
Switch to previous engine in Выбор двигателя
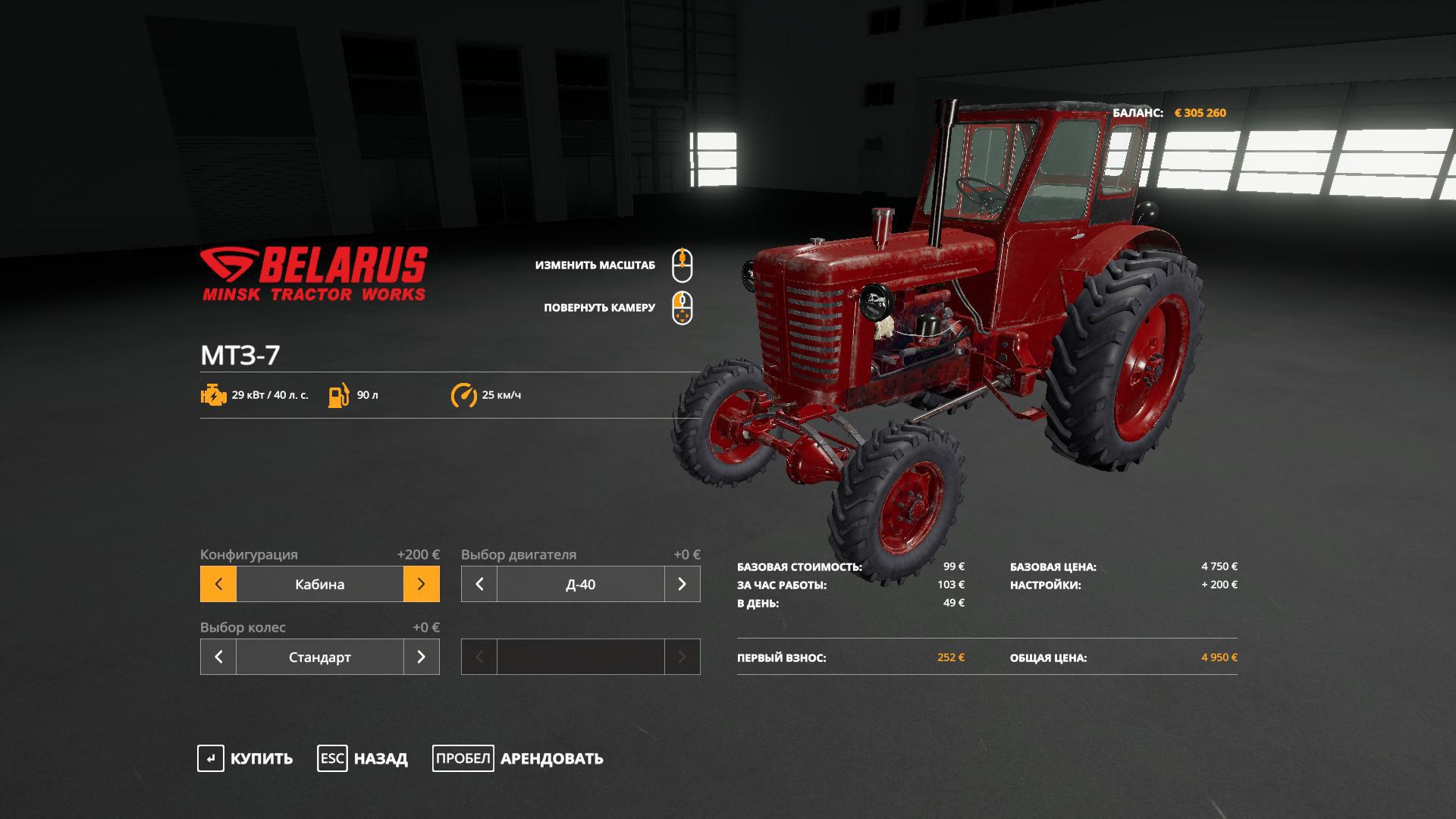(479, 584)
